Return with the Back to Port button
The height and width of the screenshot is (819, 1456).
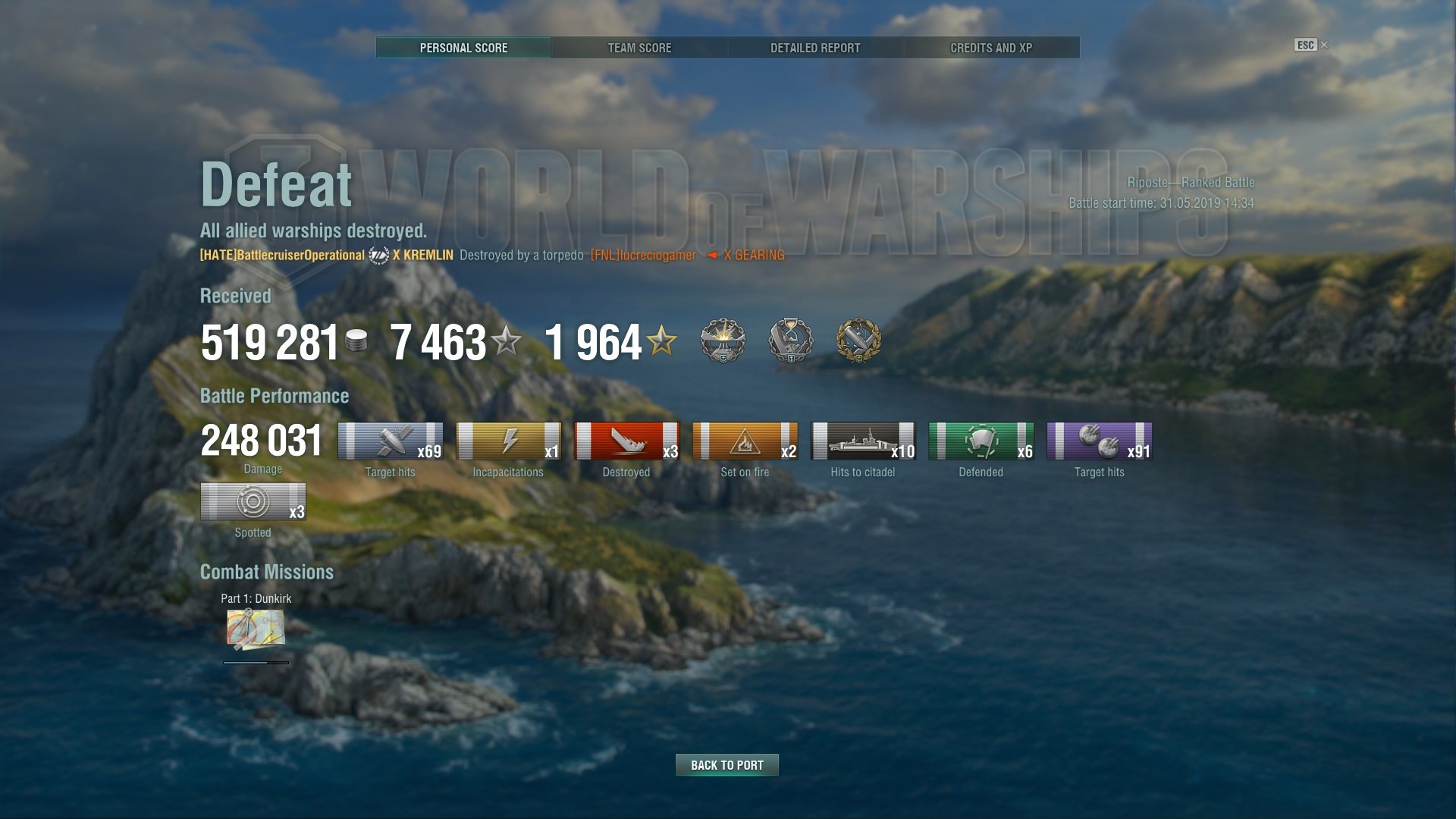726,765
